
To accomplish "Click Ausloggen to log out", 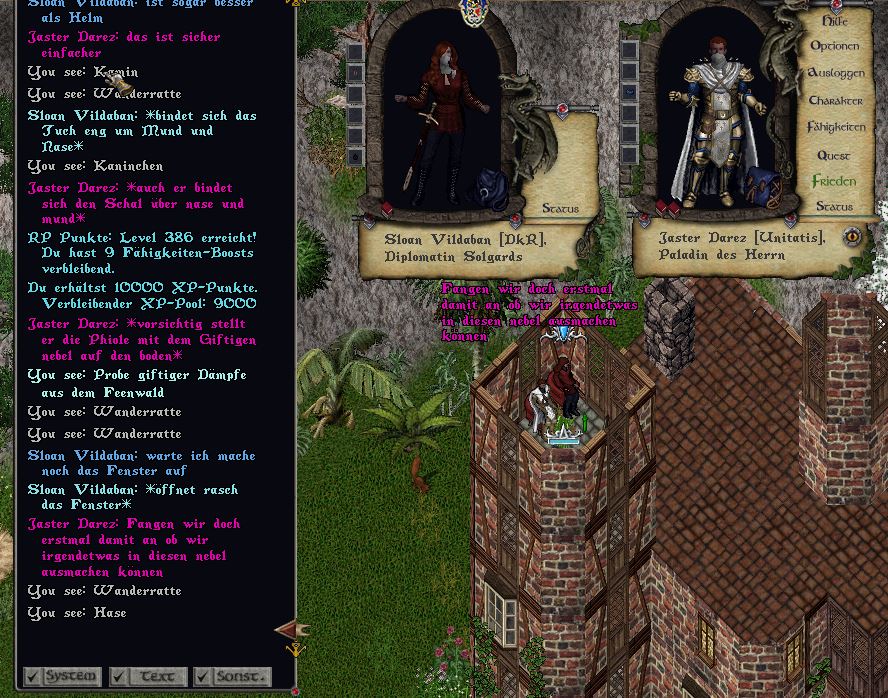I will 835,73.
